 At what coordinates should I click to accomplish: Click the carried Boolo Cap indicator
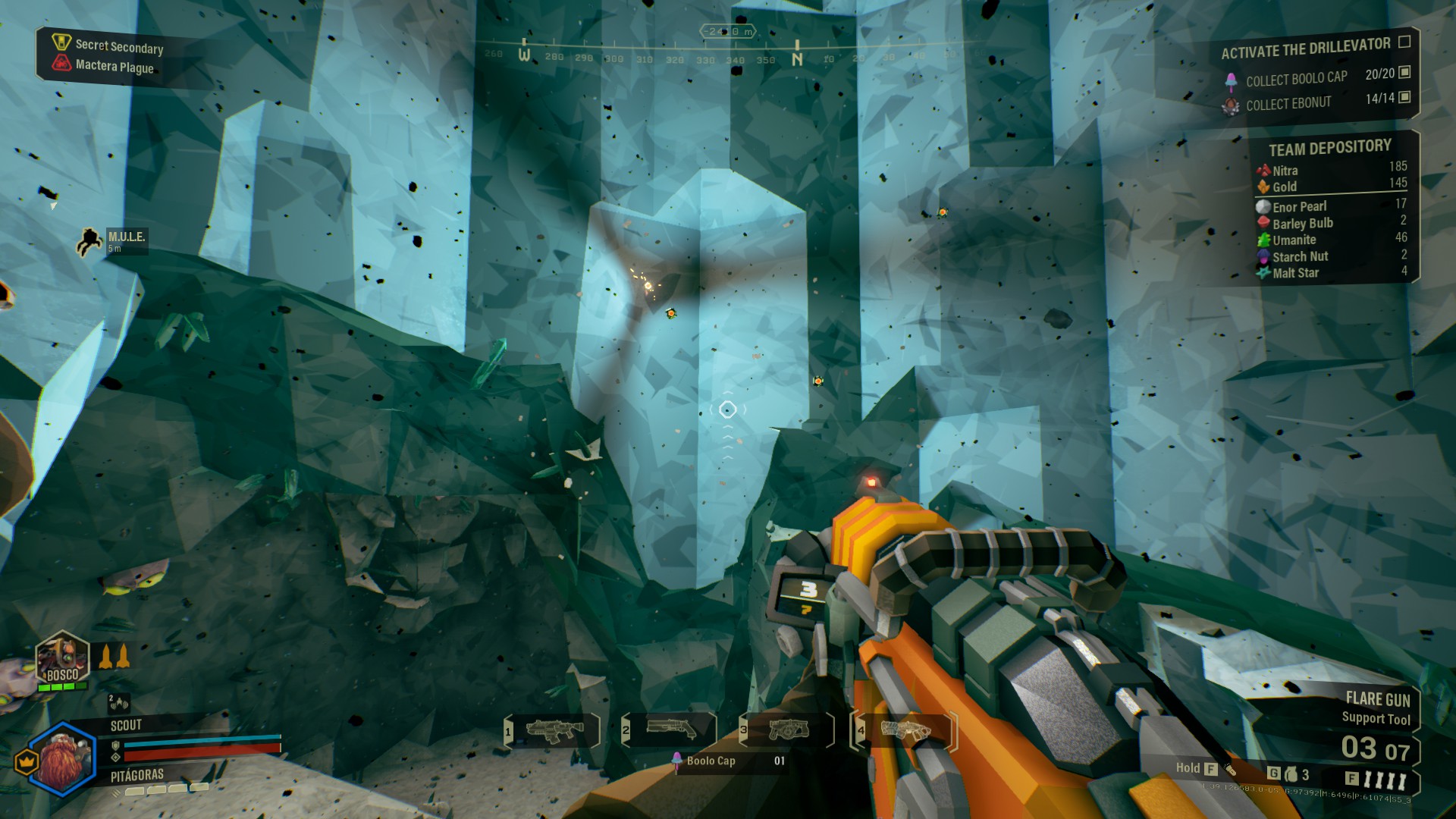tap(709, 761)
